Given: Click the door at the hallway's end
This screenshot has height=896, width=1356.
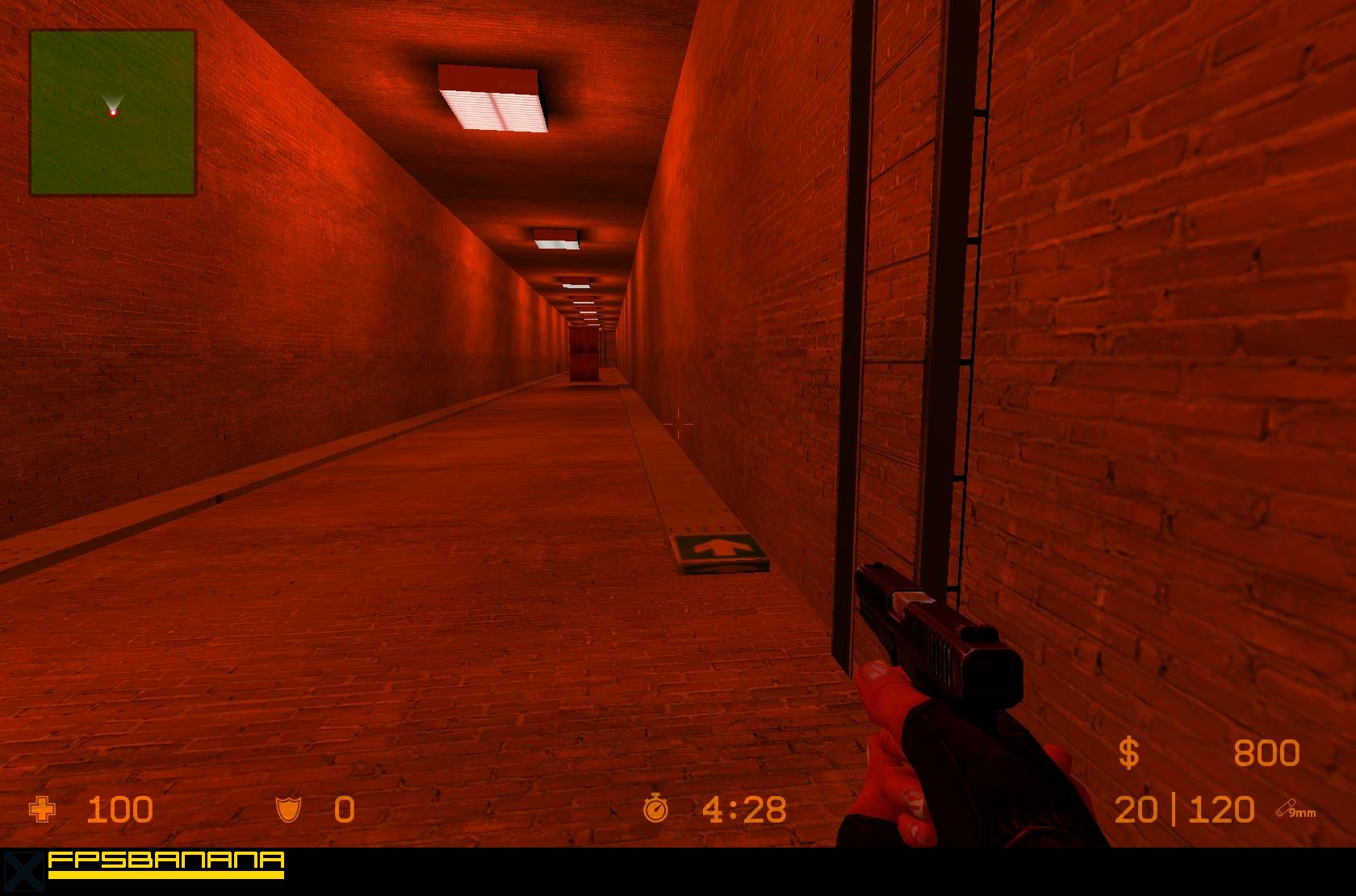Looking at the screenshot, I should 584,355.
